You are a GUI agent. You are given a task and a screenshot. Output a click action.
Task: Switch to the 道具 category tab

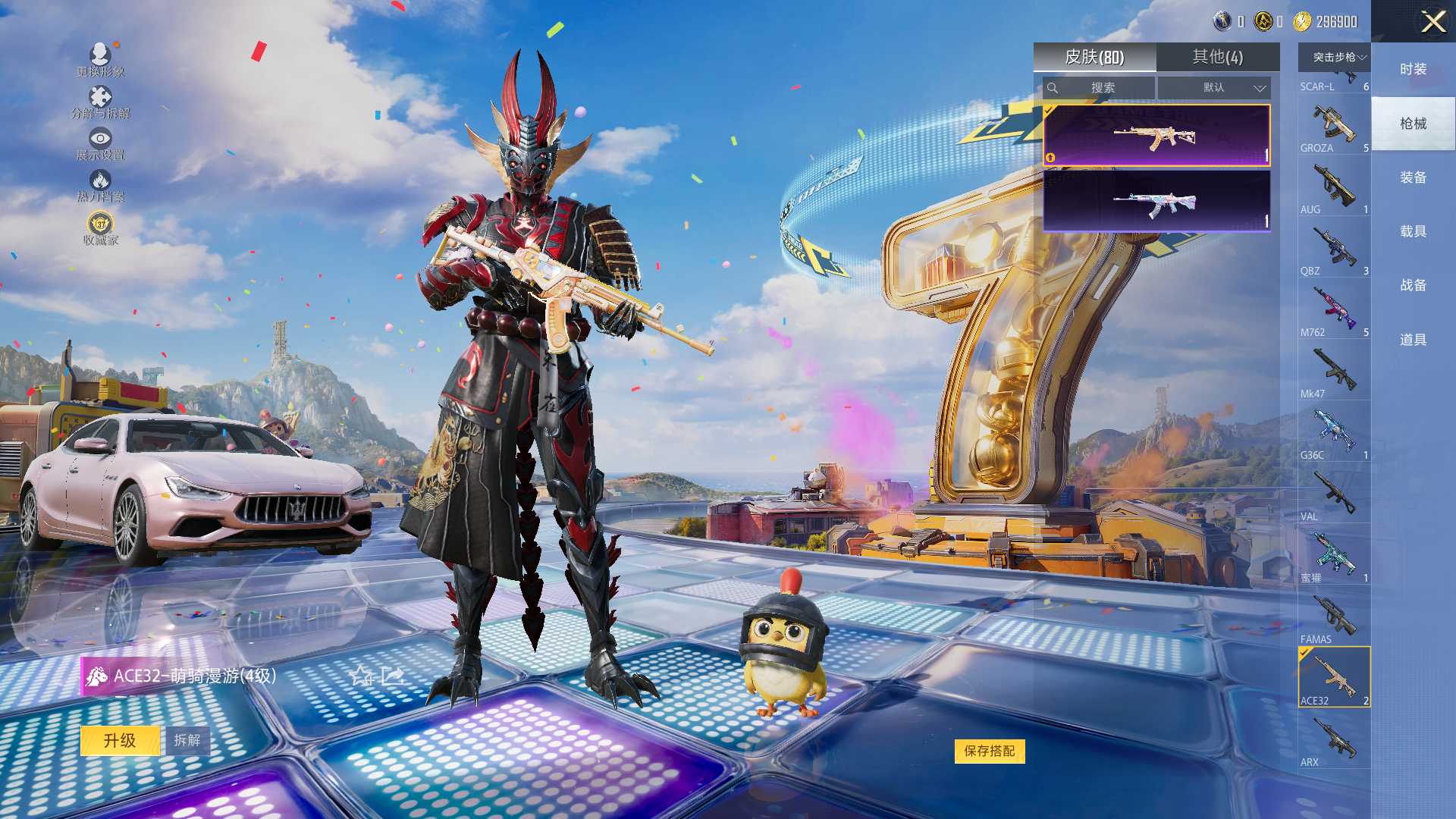click(1413, 340)
